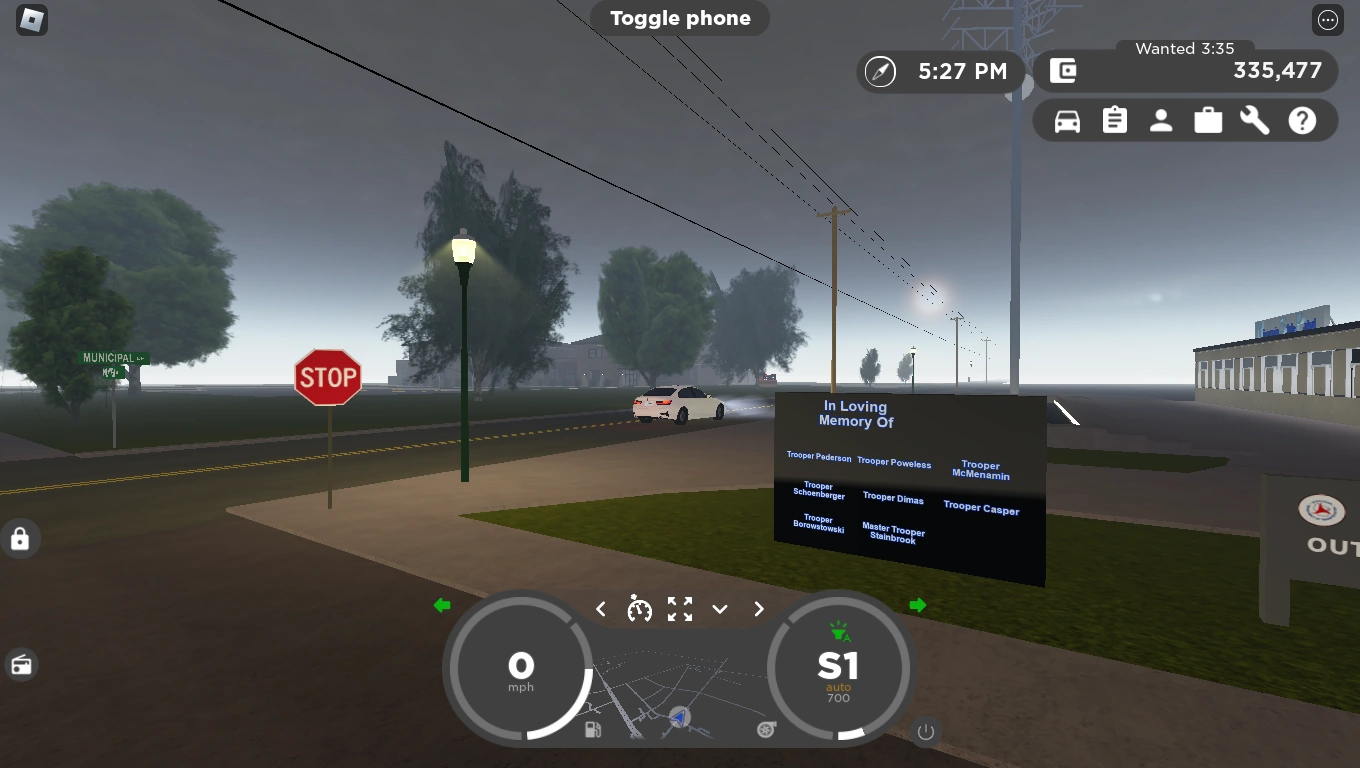
Task: Open the character menu person icon
Action: [x=1160, y=120]
